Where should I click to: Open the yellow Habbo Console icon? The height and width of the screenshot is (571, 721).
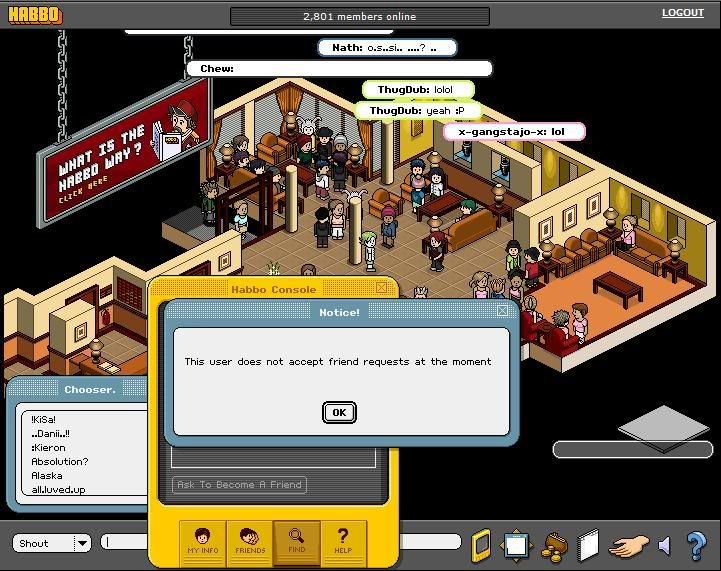(482, 544)
